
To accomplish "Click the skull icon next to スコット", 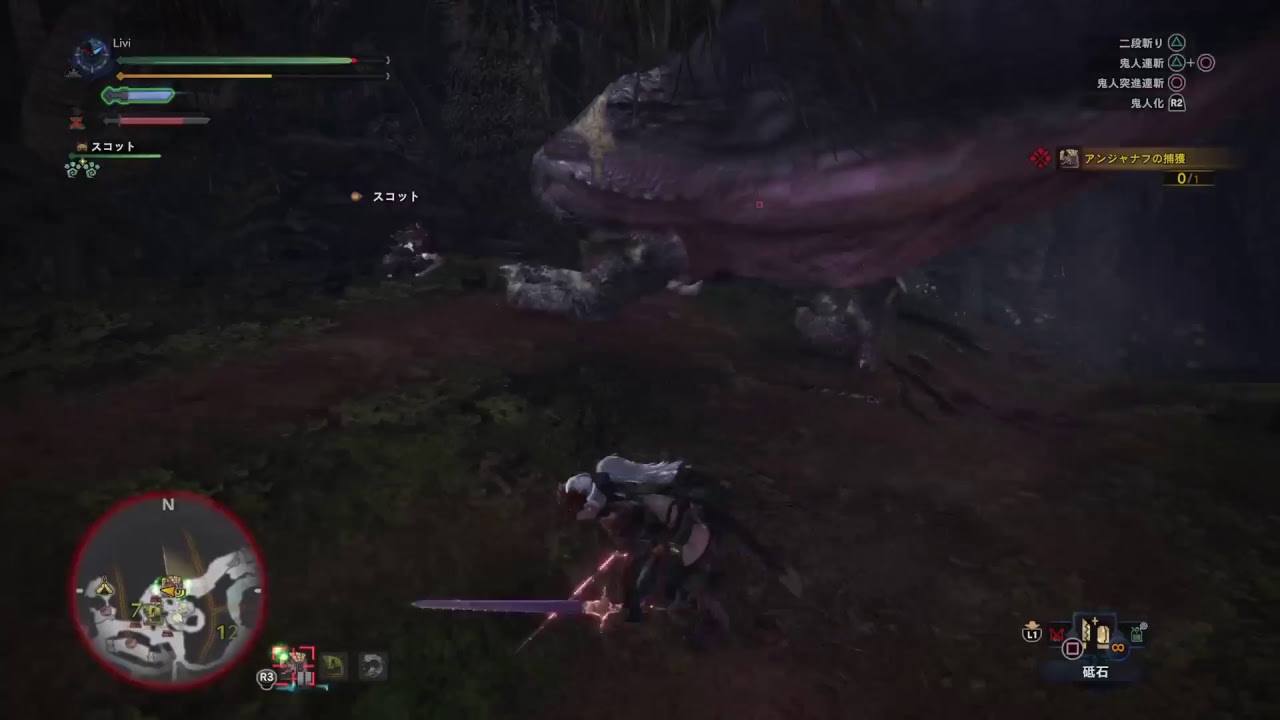I will pos(81,147).
